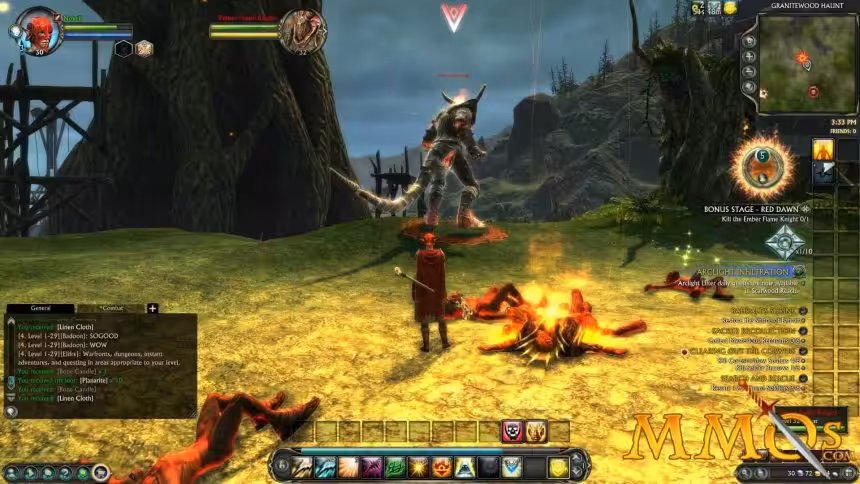Activate the blue winged crest ability
The height and width of the screenshot is (484, 860).
pos(511,467)
